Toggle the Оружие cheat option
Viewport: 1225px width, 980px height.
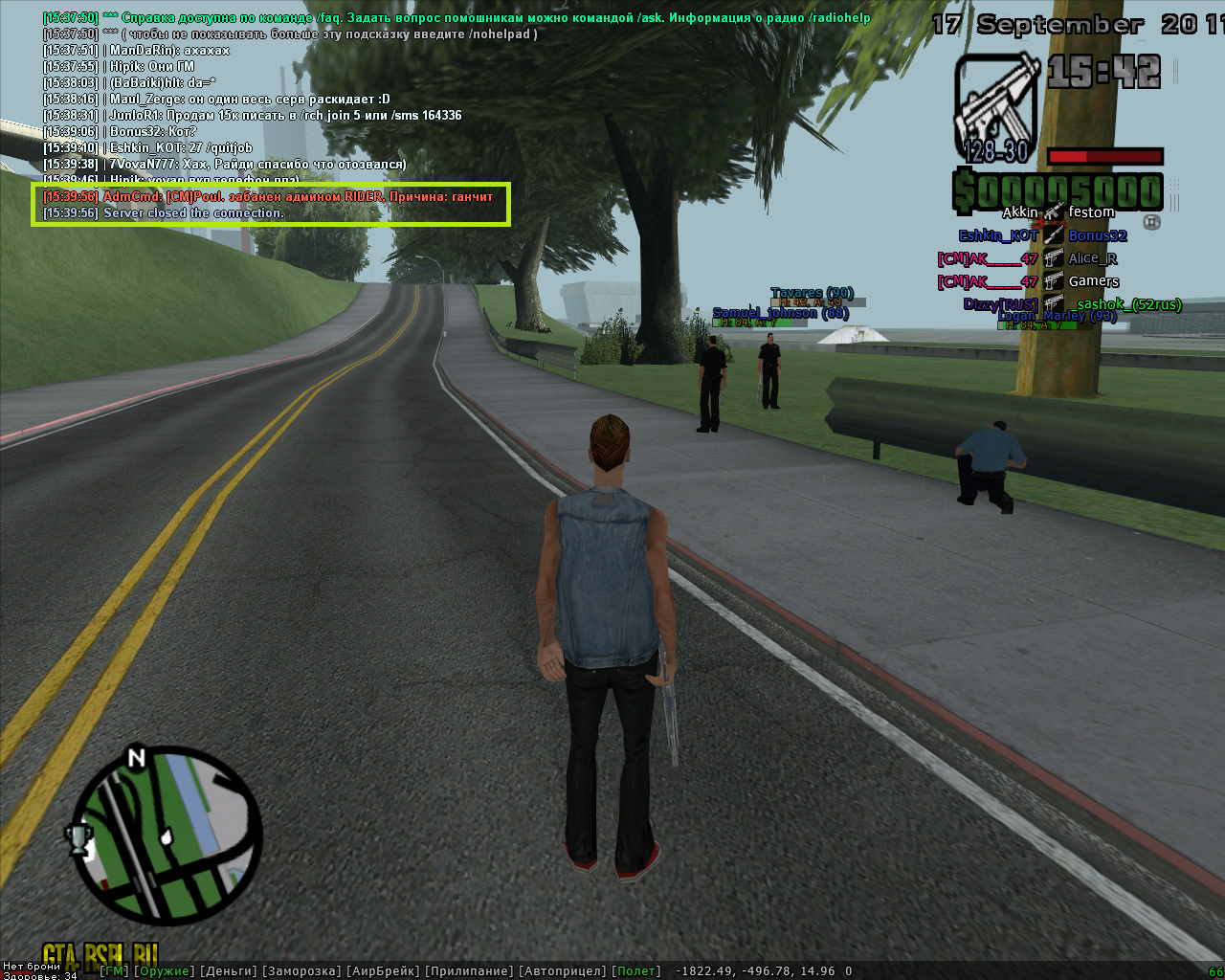[x=164, y=970]
